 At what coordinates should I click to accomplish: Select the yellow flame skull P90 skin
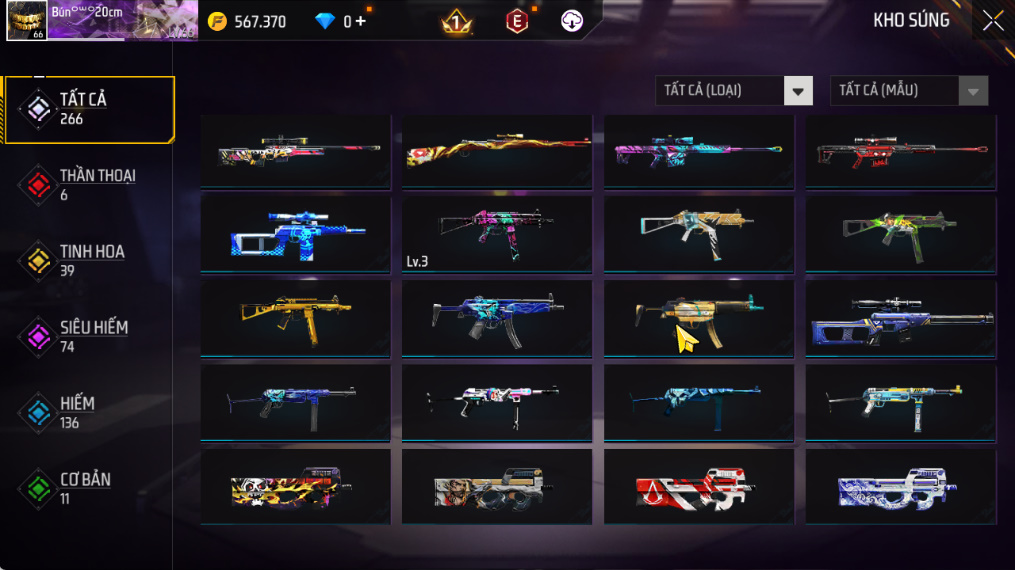(x=295, y=487)
